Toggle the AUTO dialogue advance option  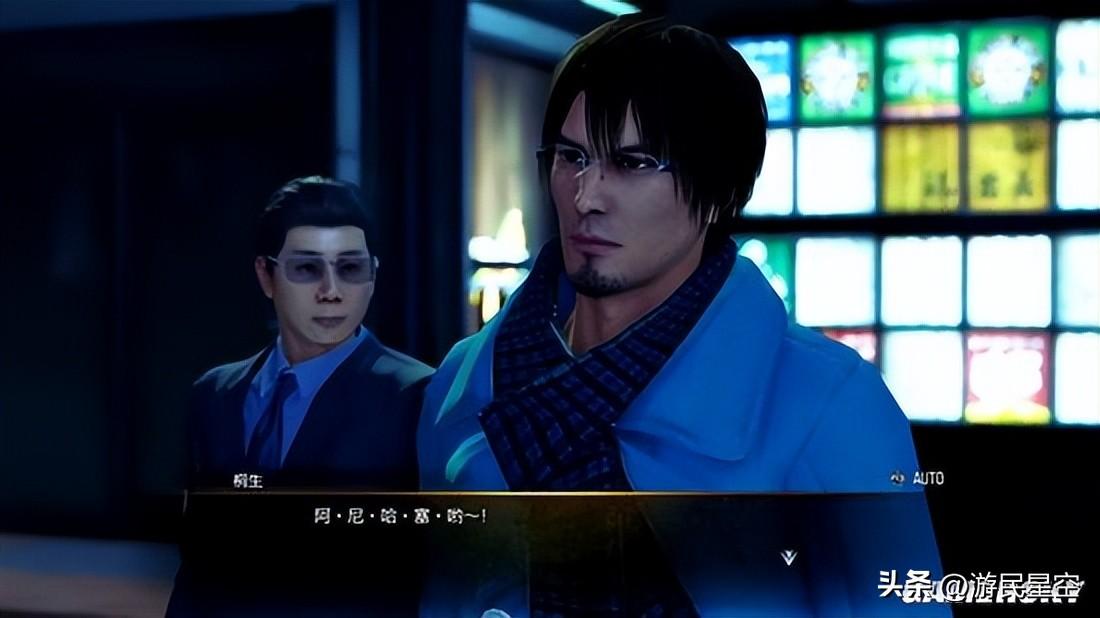click(x=918, y=479)
